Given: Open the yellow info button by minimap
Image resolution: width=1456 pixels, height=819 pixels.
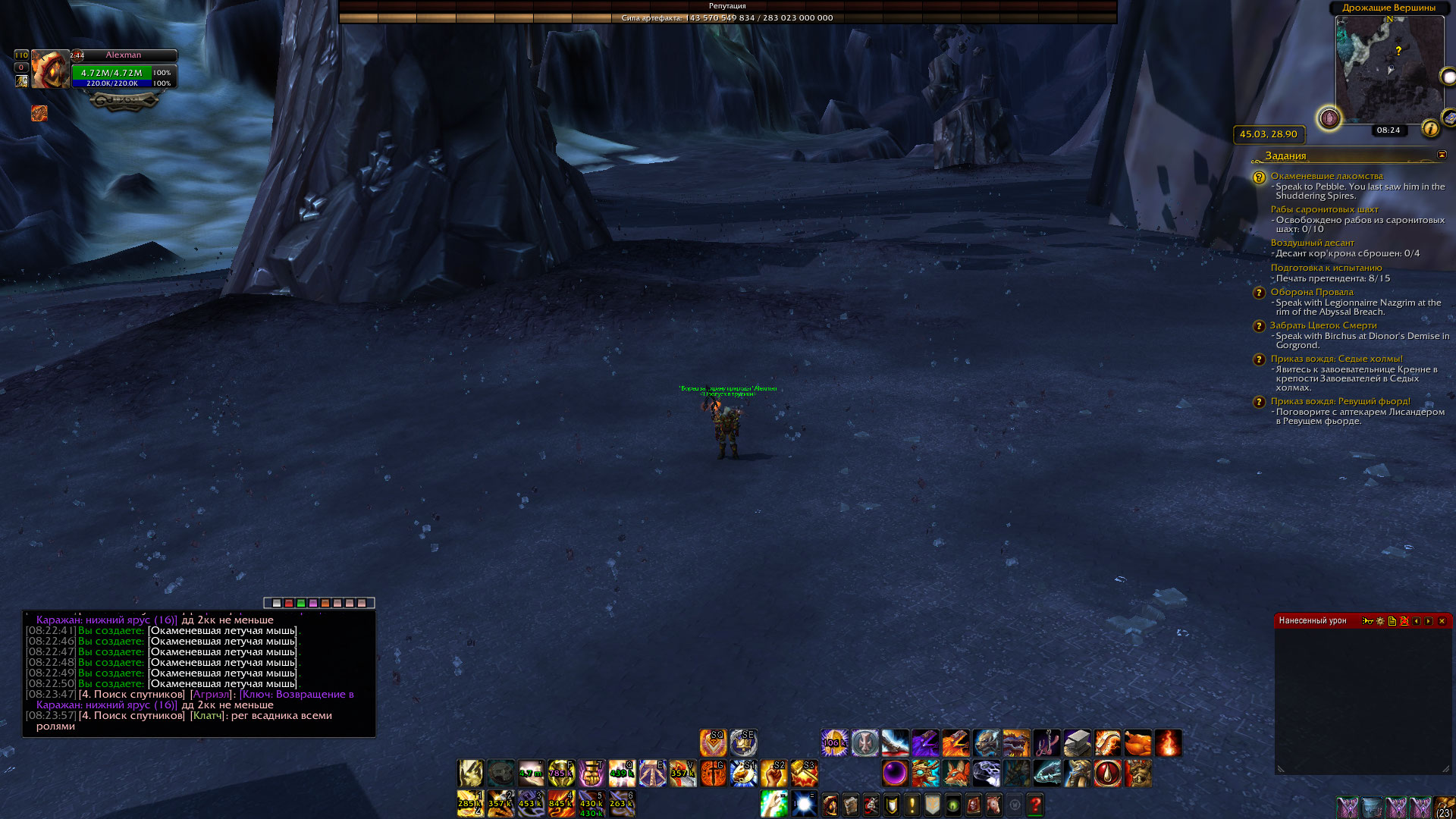Looking at the screenshot, I should [x=1430, y=129].
